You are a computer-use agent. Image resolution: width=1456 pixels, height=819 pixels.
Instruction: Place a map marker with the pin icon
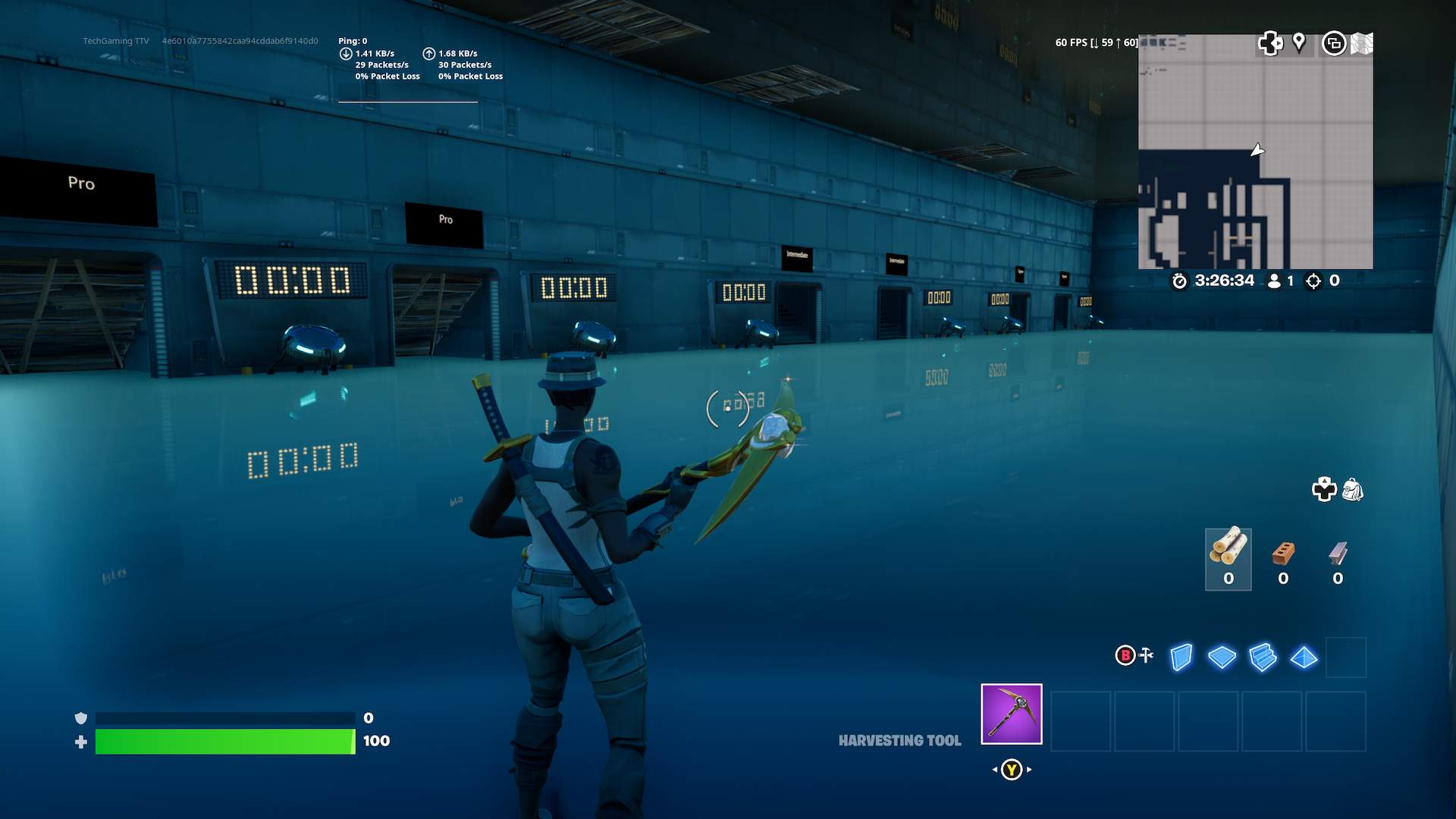click(x=1299, y=42)
